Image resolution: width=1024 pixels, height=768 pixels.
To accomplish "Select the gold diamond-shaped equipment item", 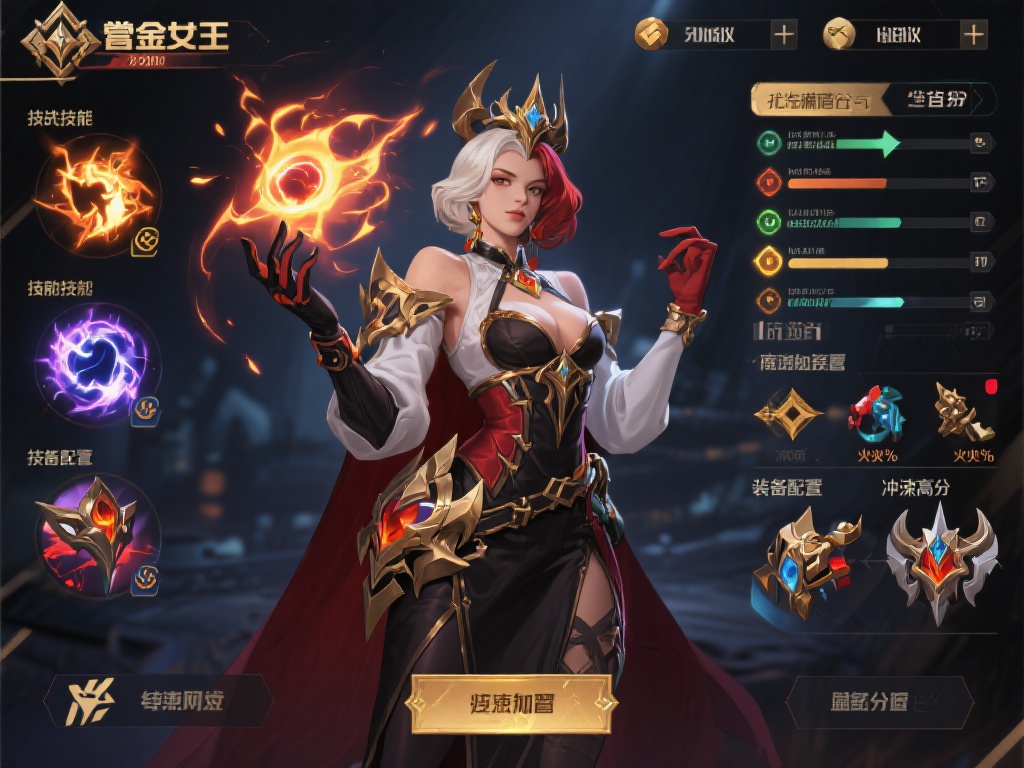I will [787, 414].
